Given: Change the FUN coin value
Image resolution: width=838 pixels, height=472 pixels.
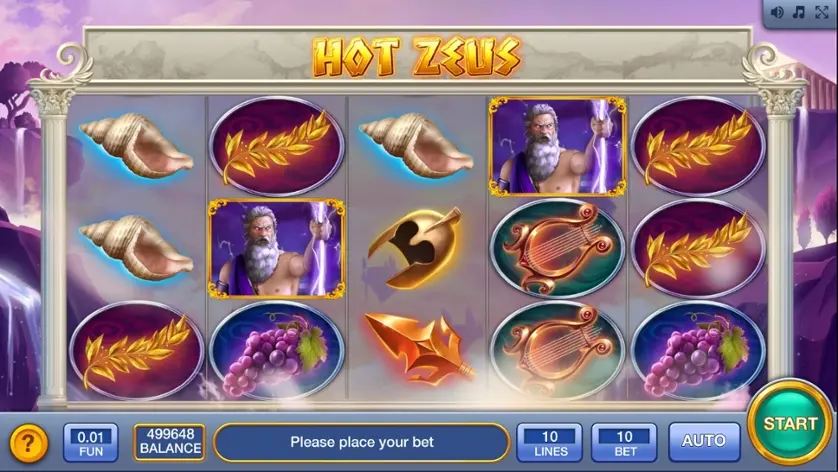Looking at the screenshot, I should click(90, 441).
